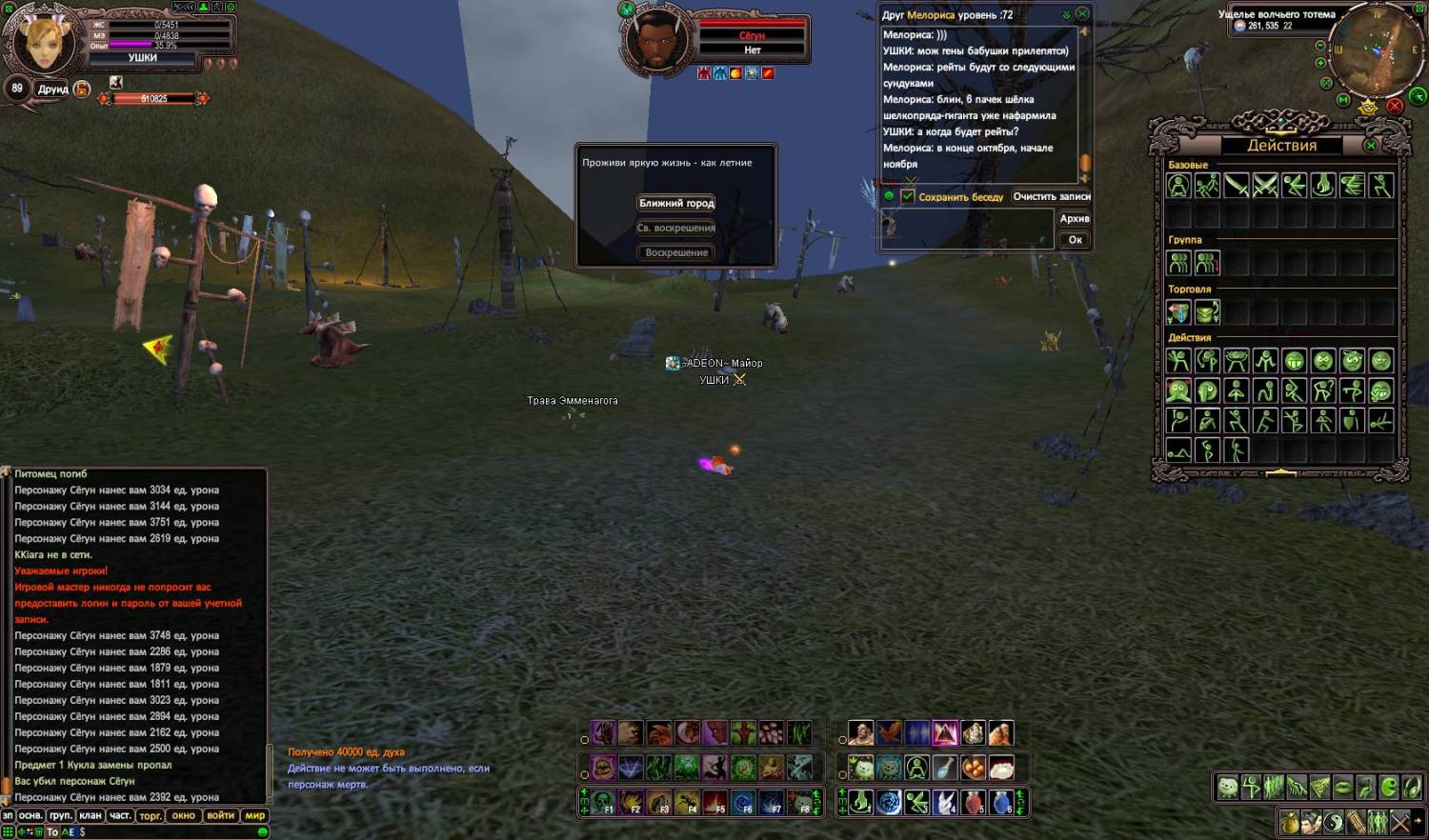Click the crossed swords action icon
1429x840 pixels.
[1265, 185]
